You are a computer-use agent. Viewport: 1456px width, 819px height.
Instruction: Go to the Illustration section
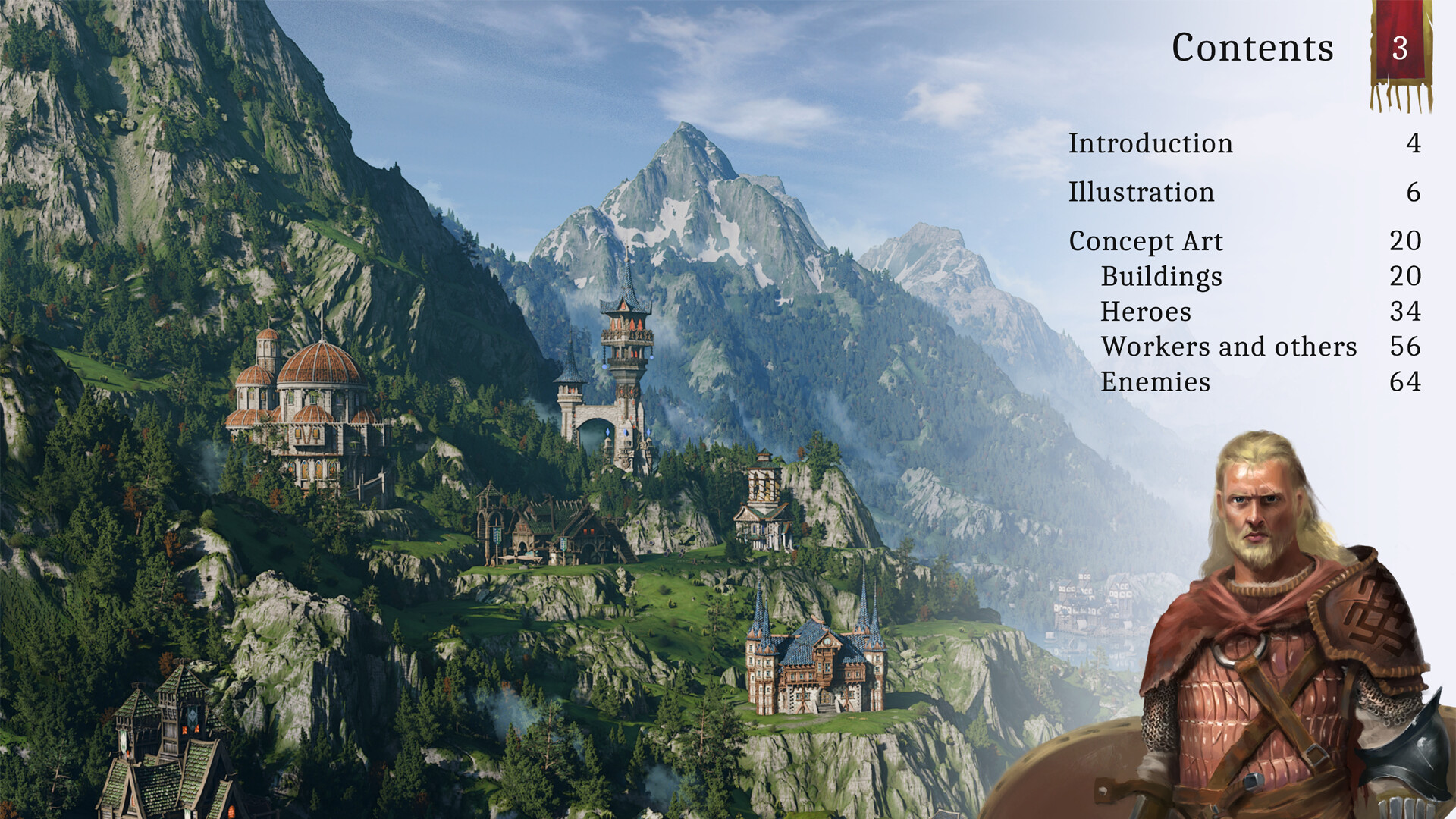pyautogui.click(x=1141, y=192)
